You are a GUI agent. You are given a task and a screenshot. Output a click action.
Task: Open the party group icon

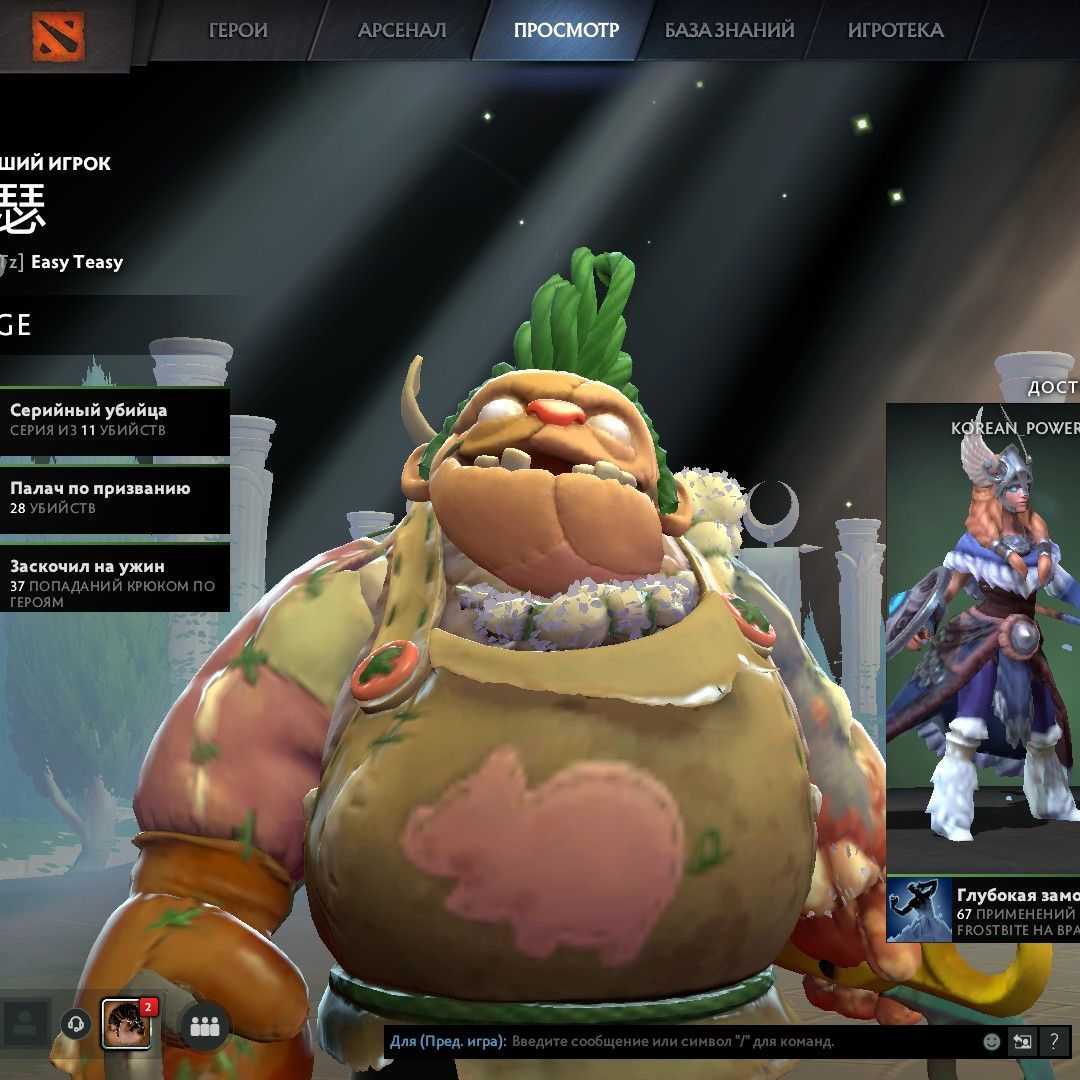coord(204,1025)
